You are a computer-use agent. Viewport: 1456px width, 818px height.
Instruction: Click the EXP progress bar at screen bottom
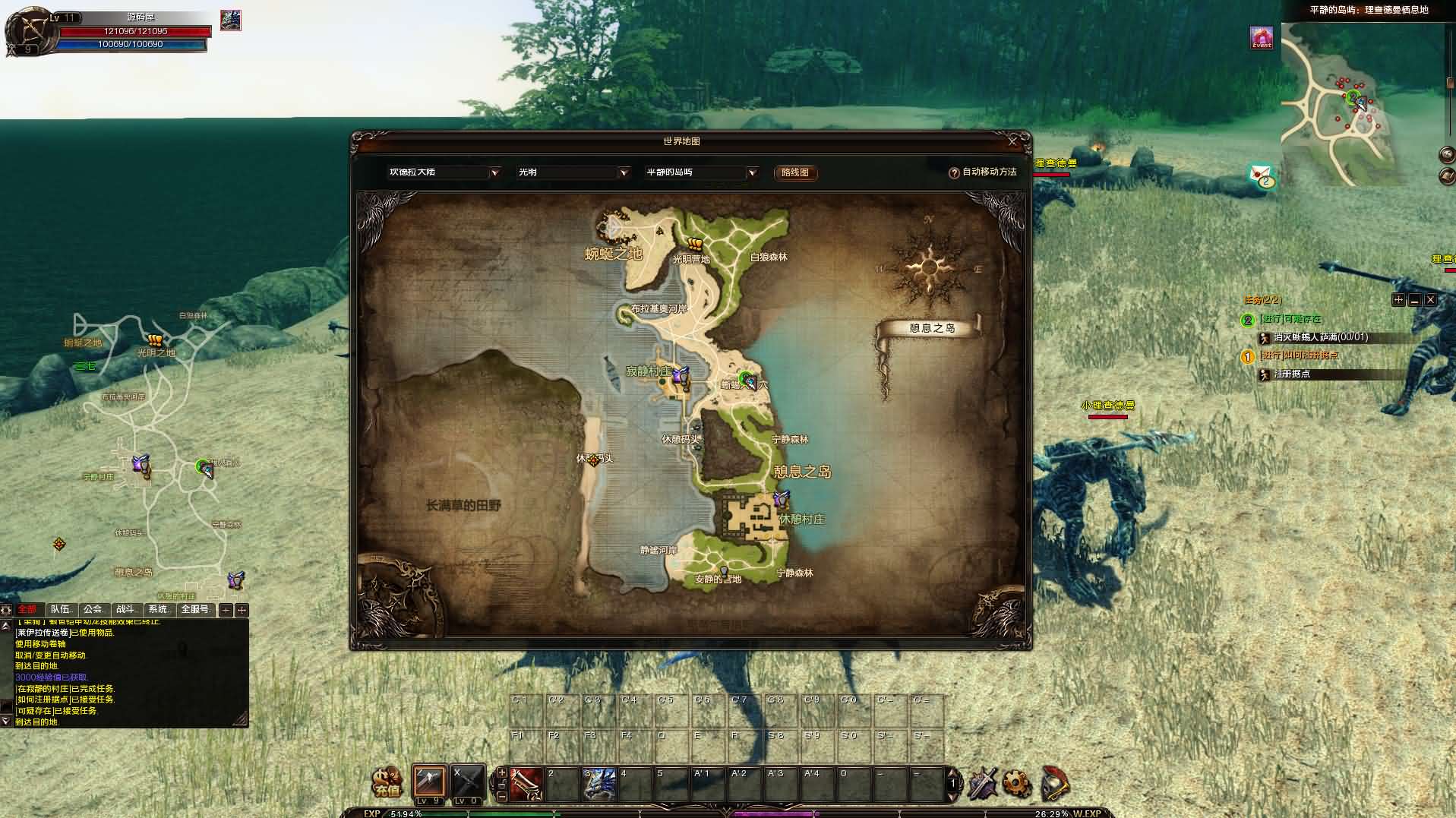click(x=532, y=813)
